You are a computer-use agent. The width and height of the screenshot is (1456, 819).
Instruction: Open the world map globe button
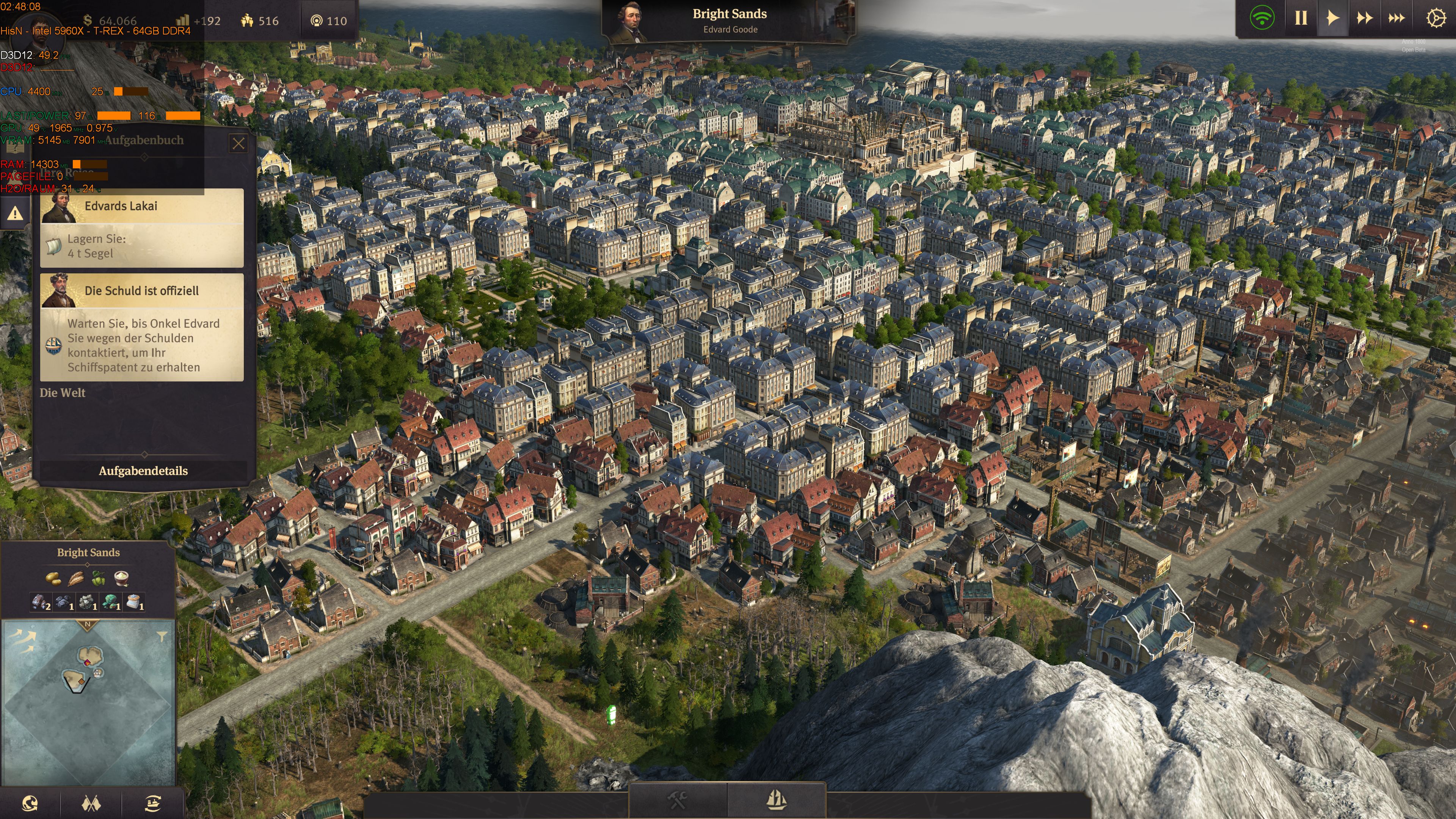coord(30,803)
